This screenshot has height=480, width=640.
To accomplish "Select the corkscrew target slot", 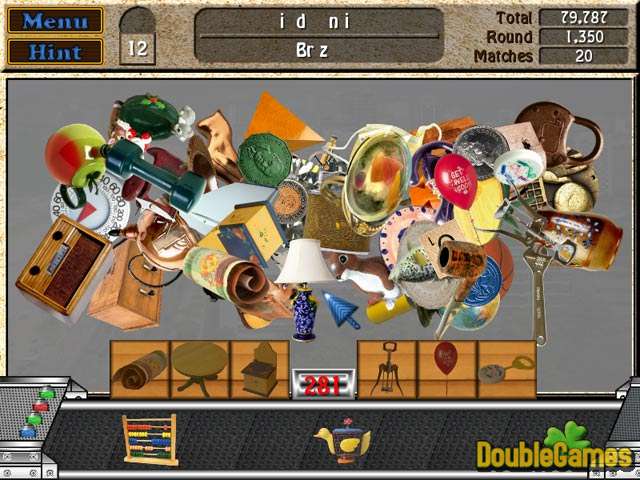I will click(x=386, y=371).
